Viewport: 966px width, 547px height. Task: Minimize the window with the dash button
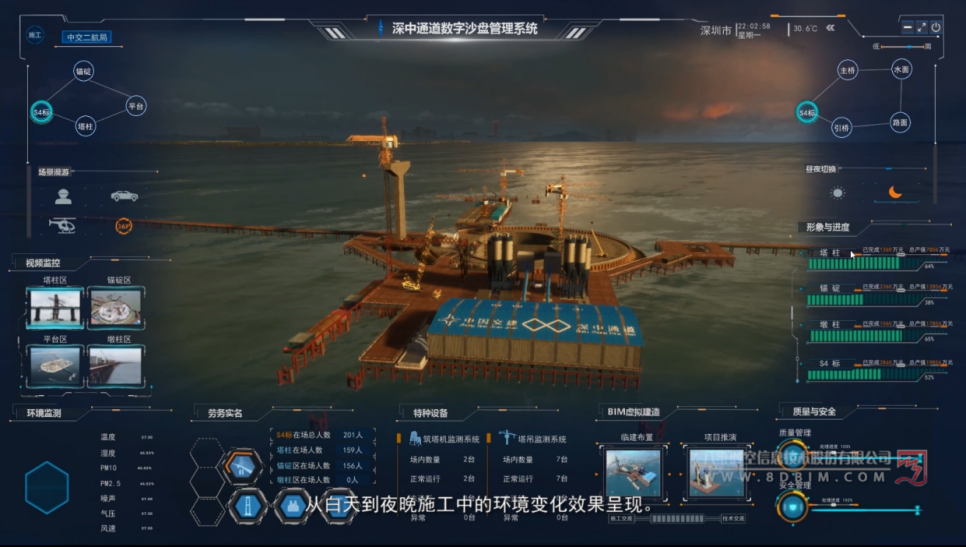point(907,28)
